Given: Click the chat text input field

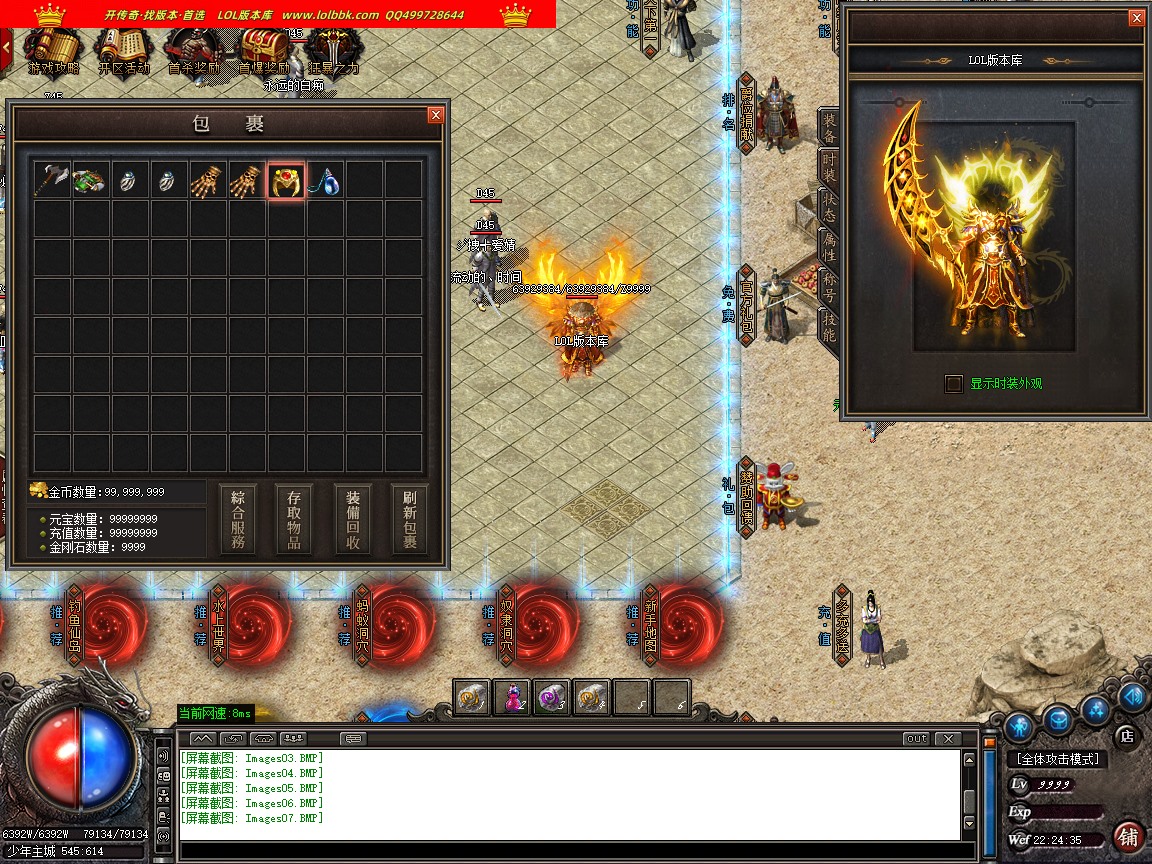Looking at the screenshot, I should 570,852.
